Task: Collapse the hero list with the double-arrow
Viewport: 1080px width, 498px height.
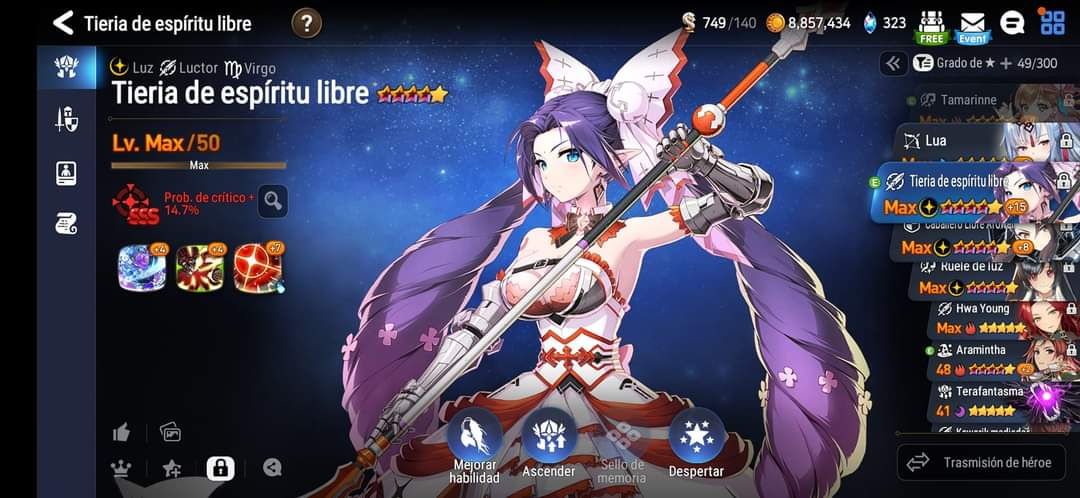Action: pyautogui.click(x=893, y=63)
